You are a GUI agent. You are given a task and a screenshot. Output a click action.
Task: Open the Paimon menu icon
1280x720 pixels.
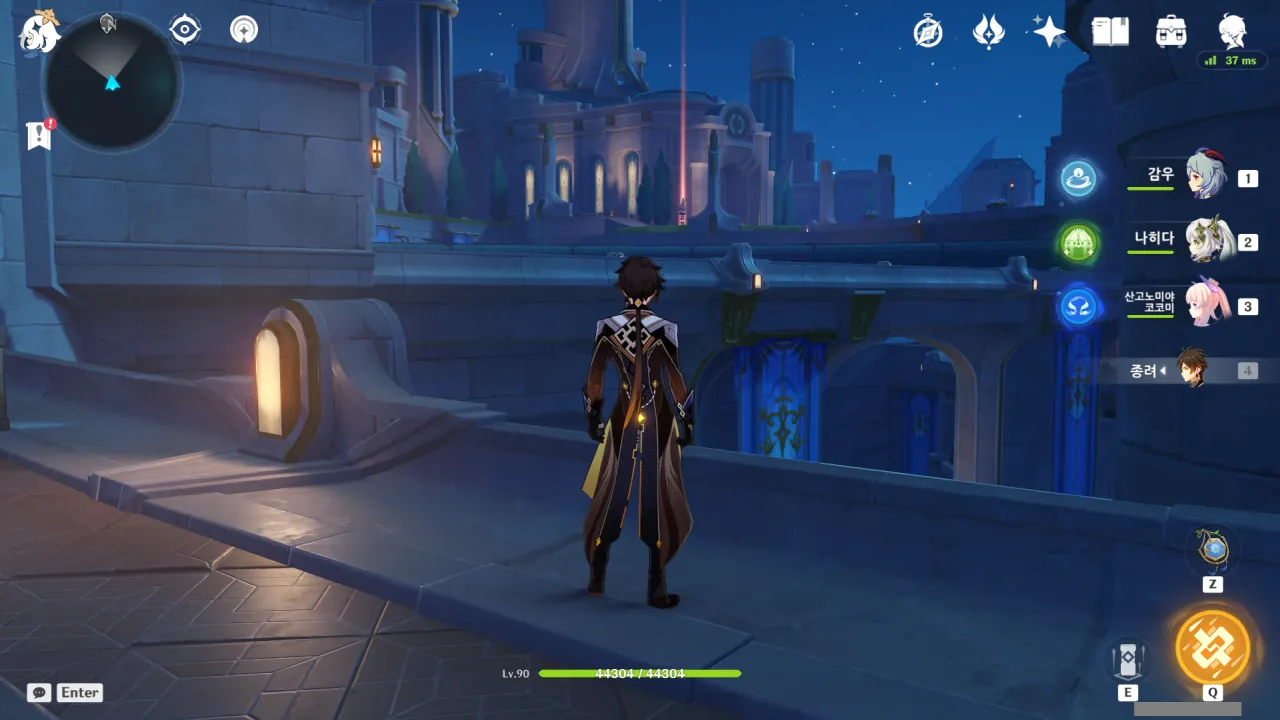coord(39,32)
